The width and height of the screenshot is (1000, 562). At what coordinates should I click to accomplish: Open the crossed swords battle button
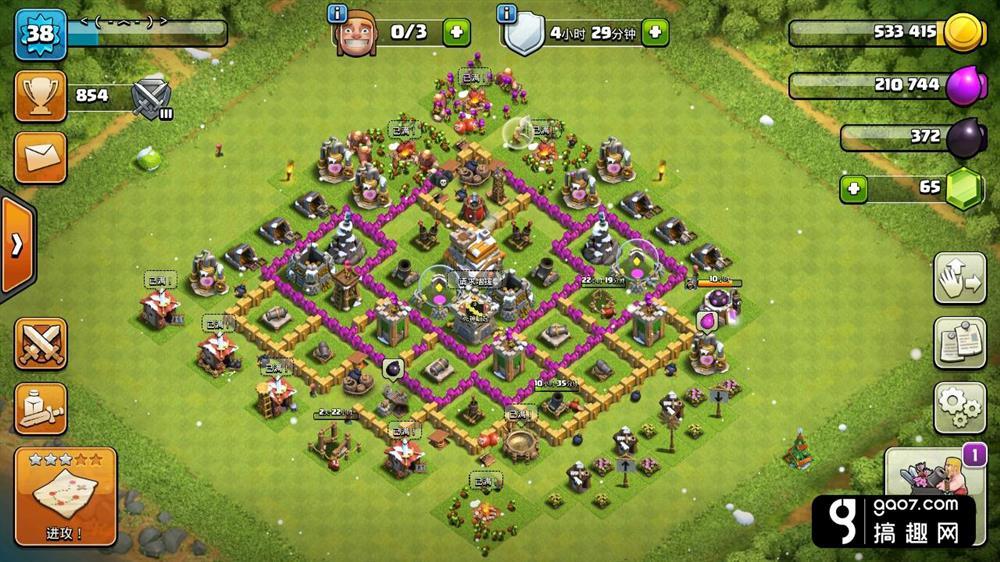40,344
